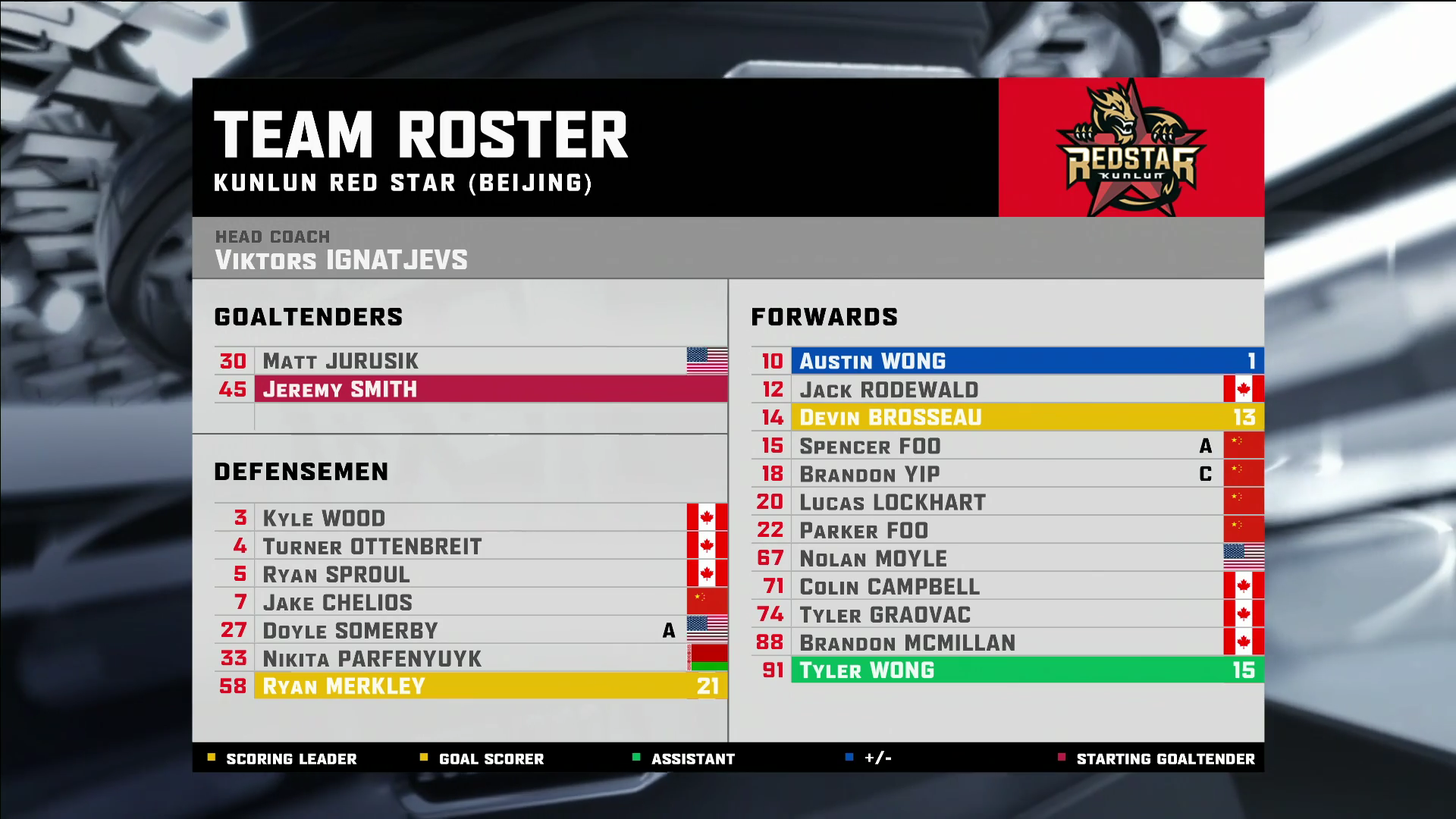Select Tyler Gravoac row

coord(1009,614)
